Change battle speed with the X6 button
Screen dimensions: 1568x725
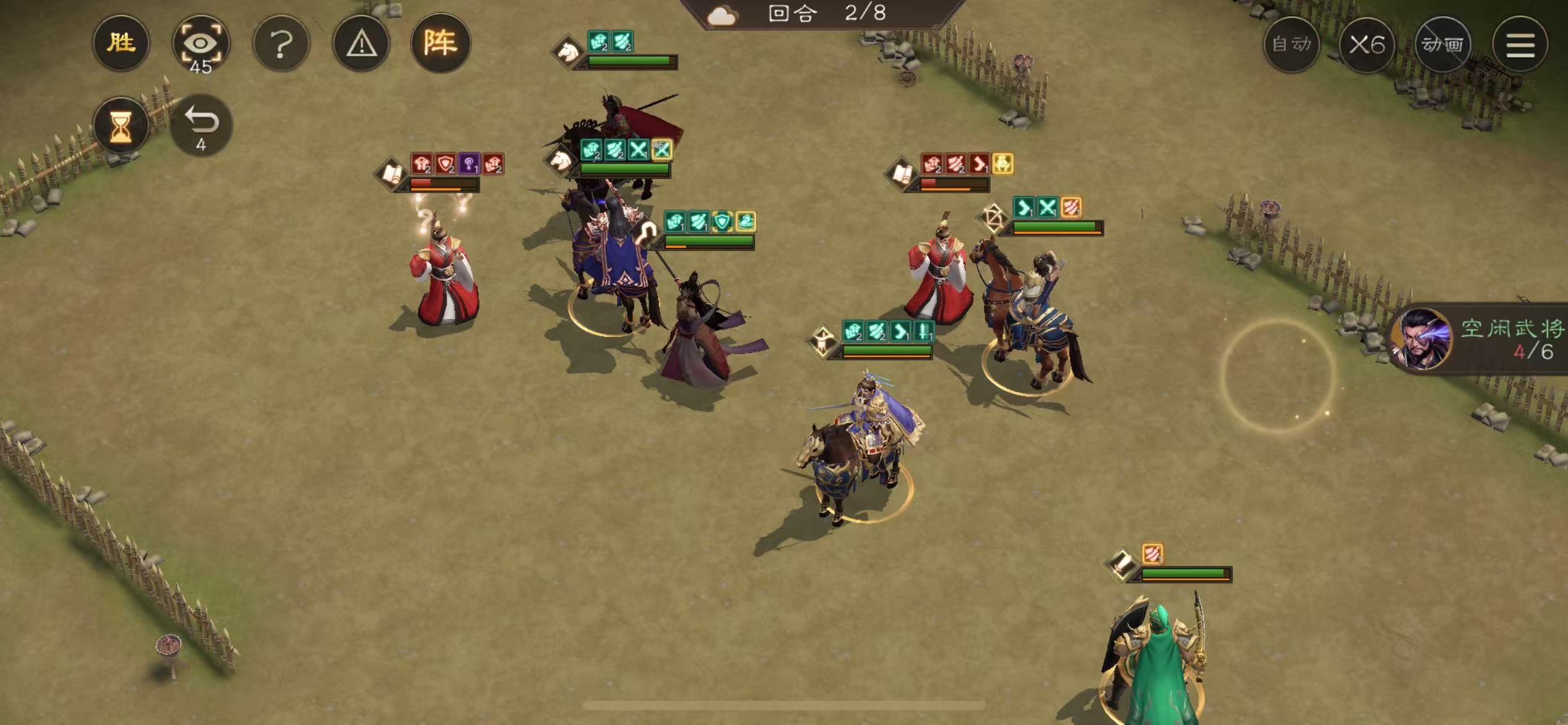click(x=1367, y=45)
